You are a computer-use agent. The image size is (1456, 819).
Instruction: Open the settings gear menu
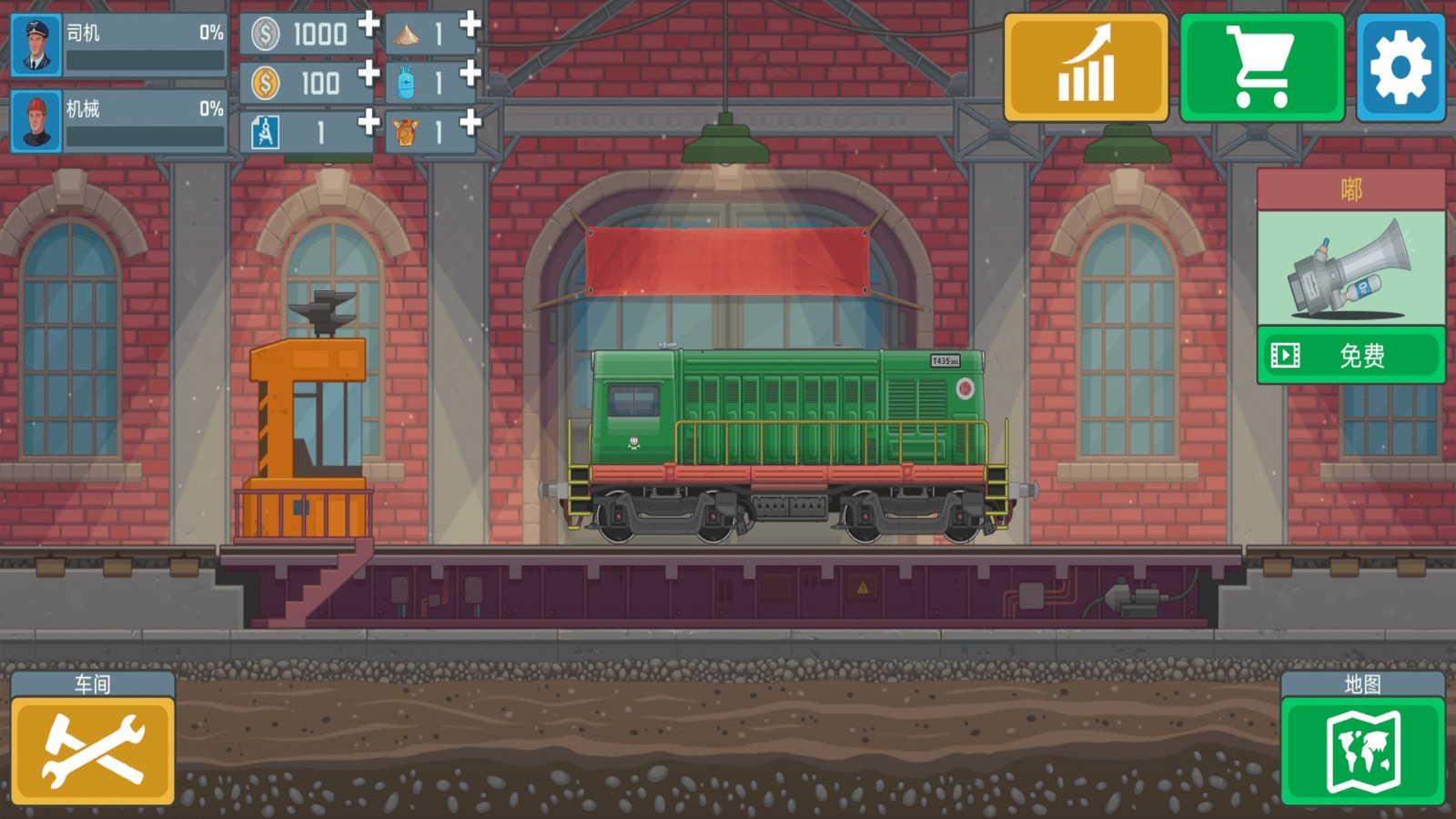tap(1400, 67)
